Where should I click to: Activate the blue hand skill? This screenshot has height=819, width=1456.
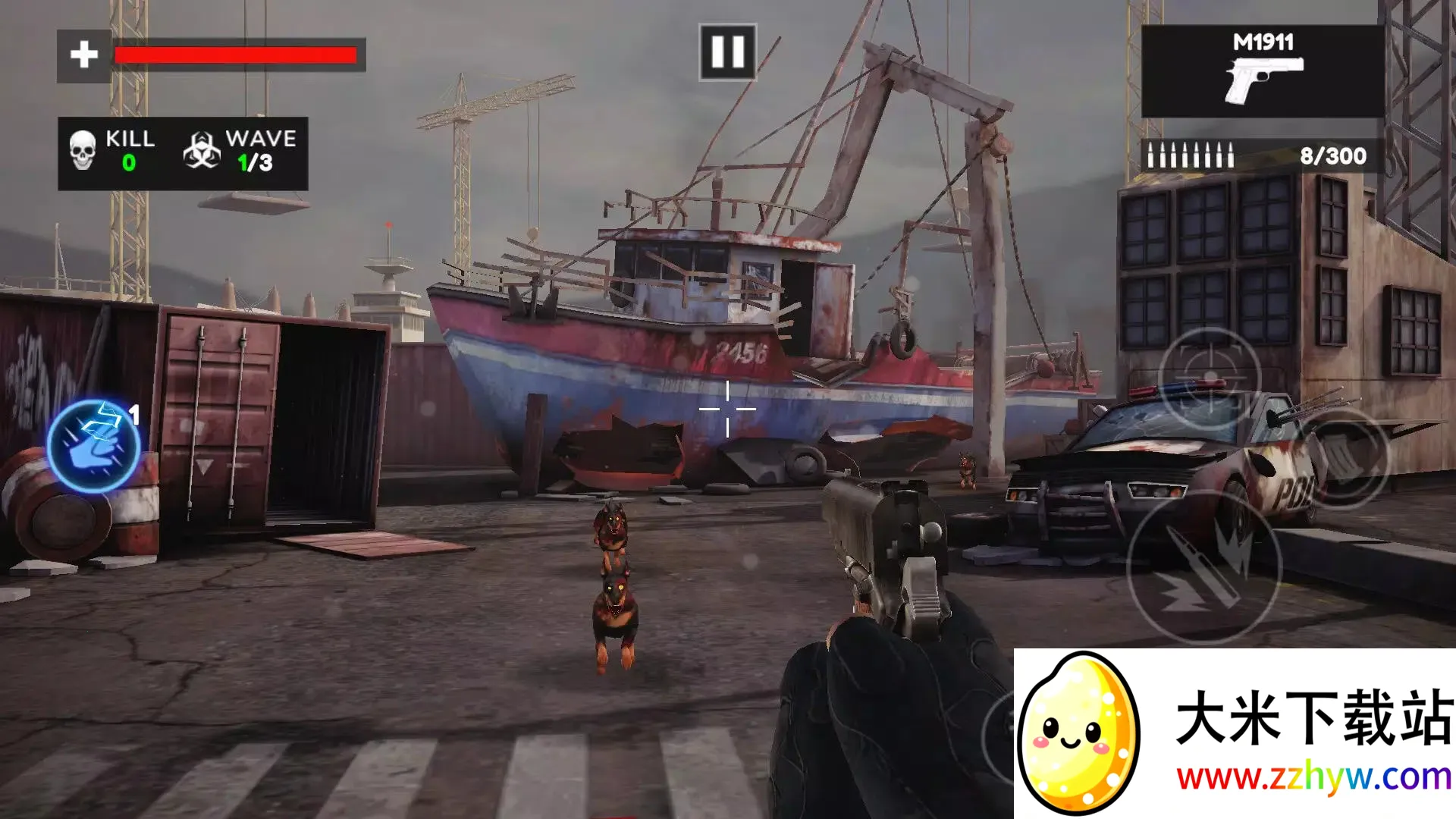point(93,447)
